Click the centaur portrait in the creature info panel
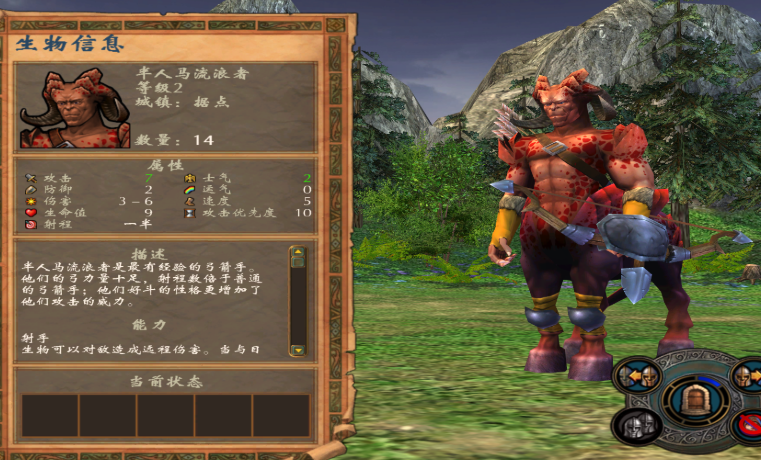 tap(74, 108)
